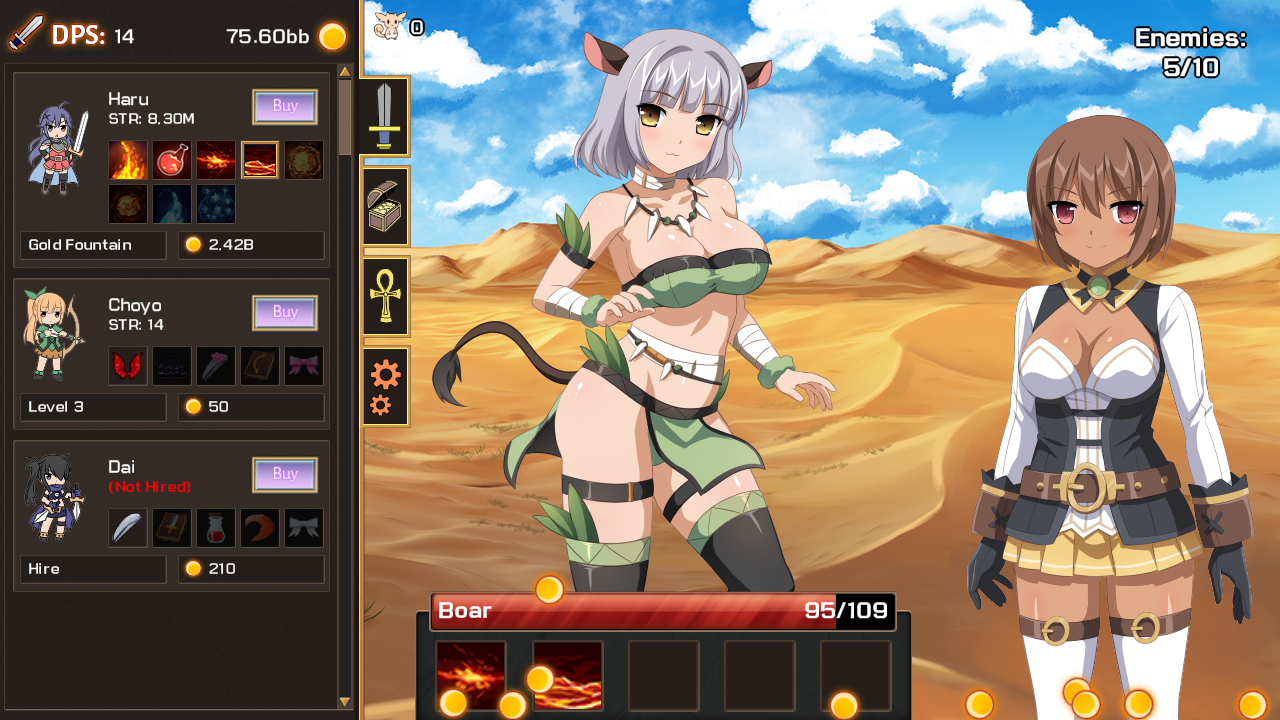
Task: Click the Gold Fountain label field
Action: 92,245
